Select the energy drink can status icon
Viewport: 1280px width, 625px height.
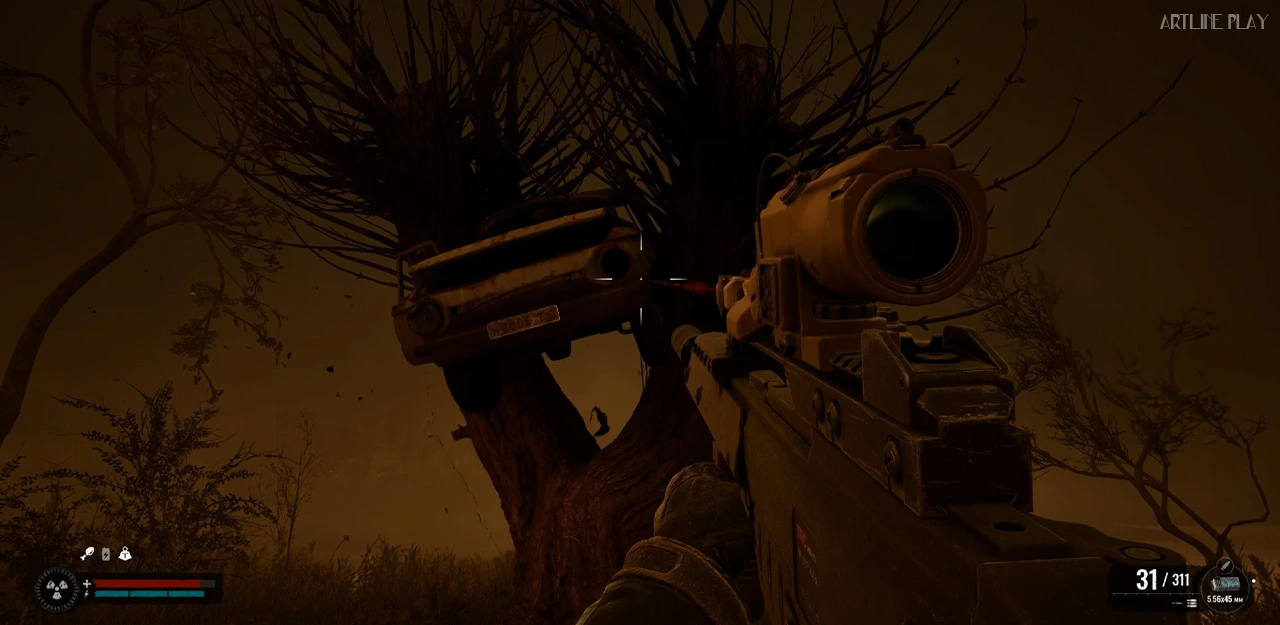point(106,553)
